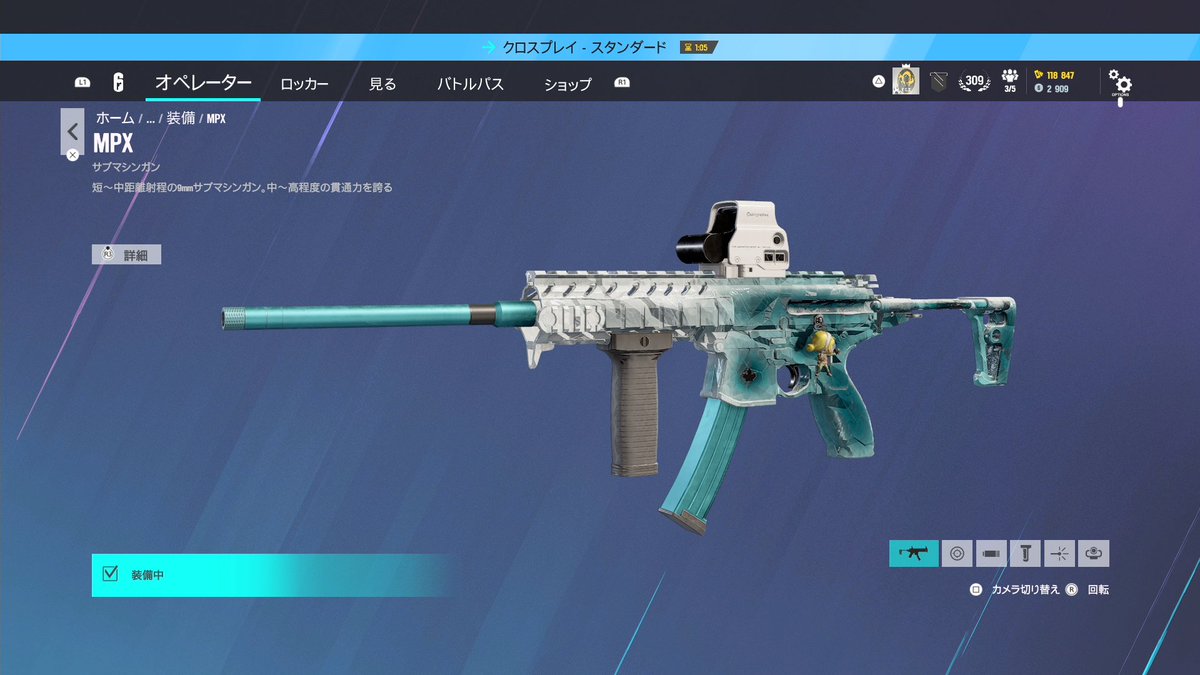Click the Rainbow Six logo home icon
The image size is (1200, 675).
pyautogui.click(x=118, y=83)
